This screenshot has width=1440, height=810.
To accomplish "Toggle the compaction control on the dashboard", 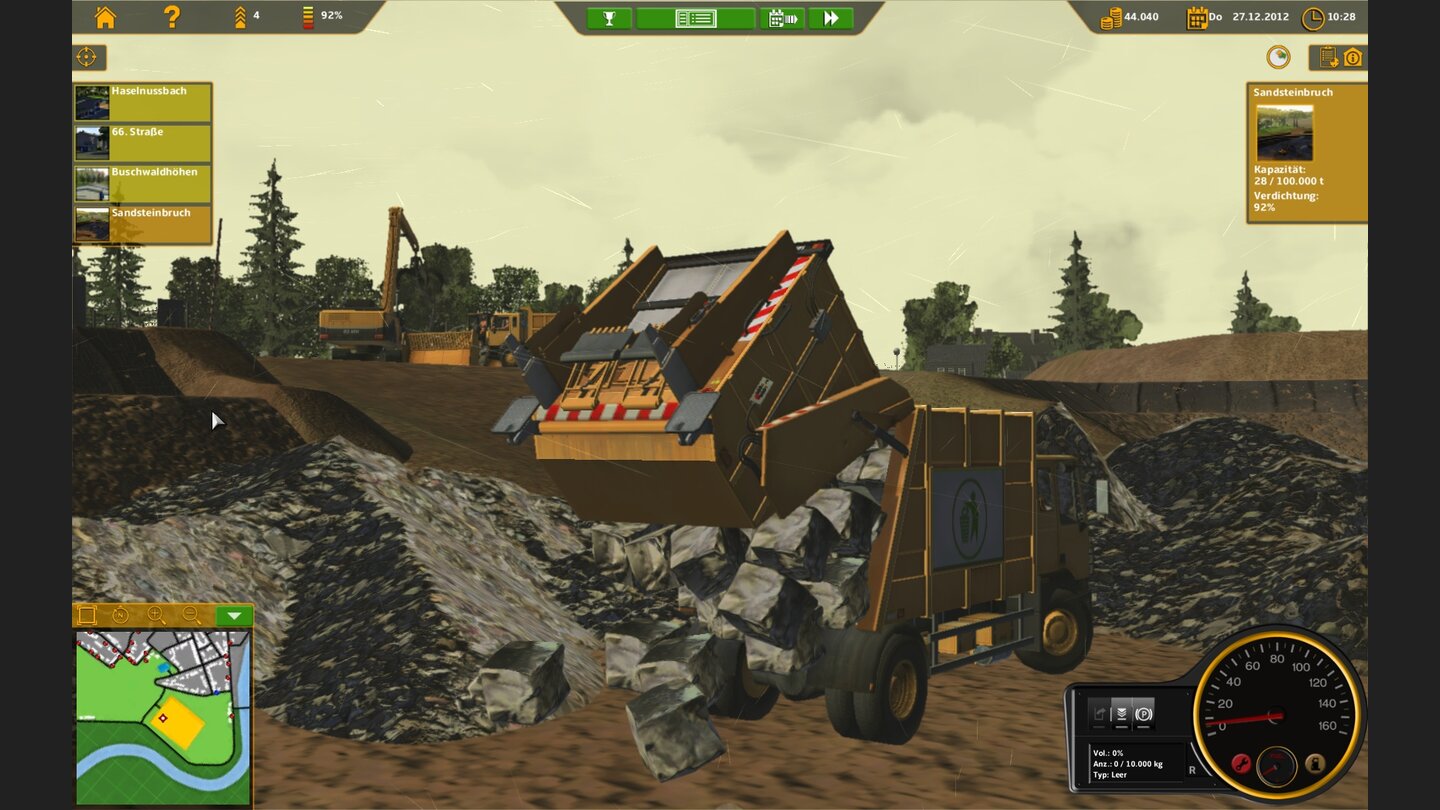I will pos(1121,713).
